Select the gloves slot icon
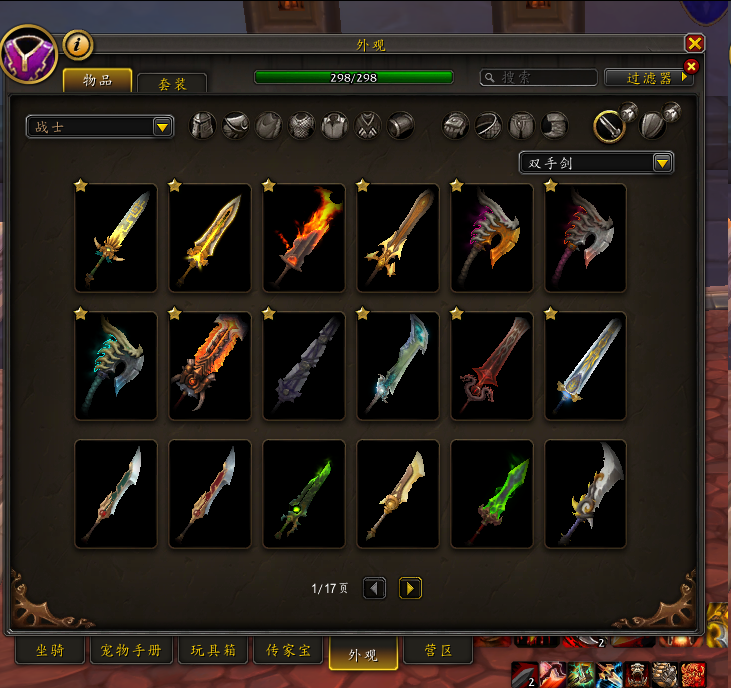Screen dimensions: 731x688 click(456, 125)
